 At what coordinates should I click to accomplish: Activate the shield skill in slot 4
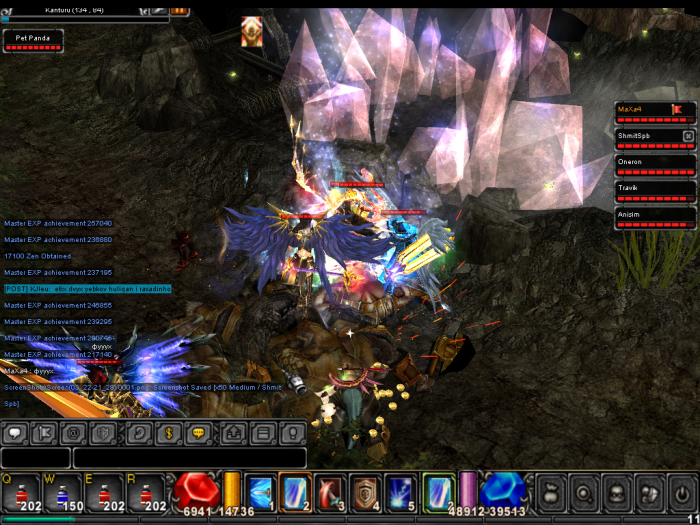364,491
